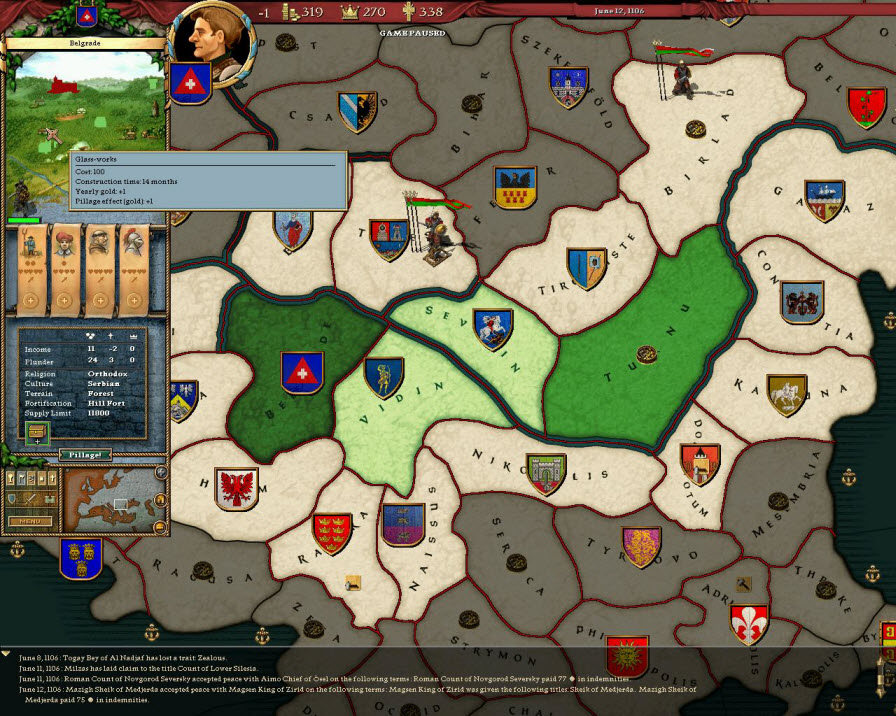This screenshot has width=896, height=716.
Task: Click the plus button under the peasant scroll
Action: coord(31,301)
